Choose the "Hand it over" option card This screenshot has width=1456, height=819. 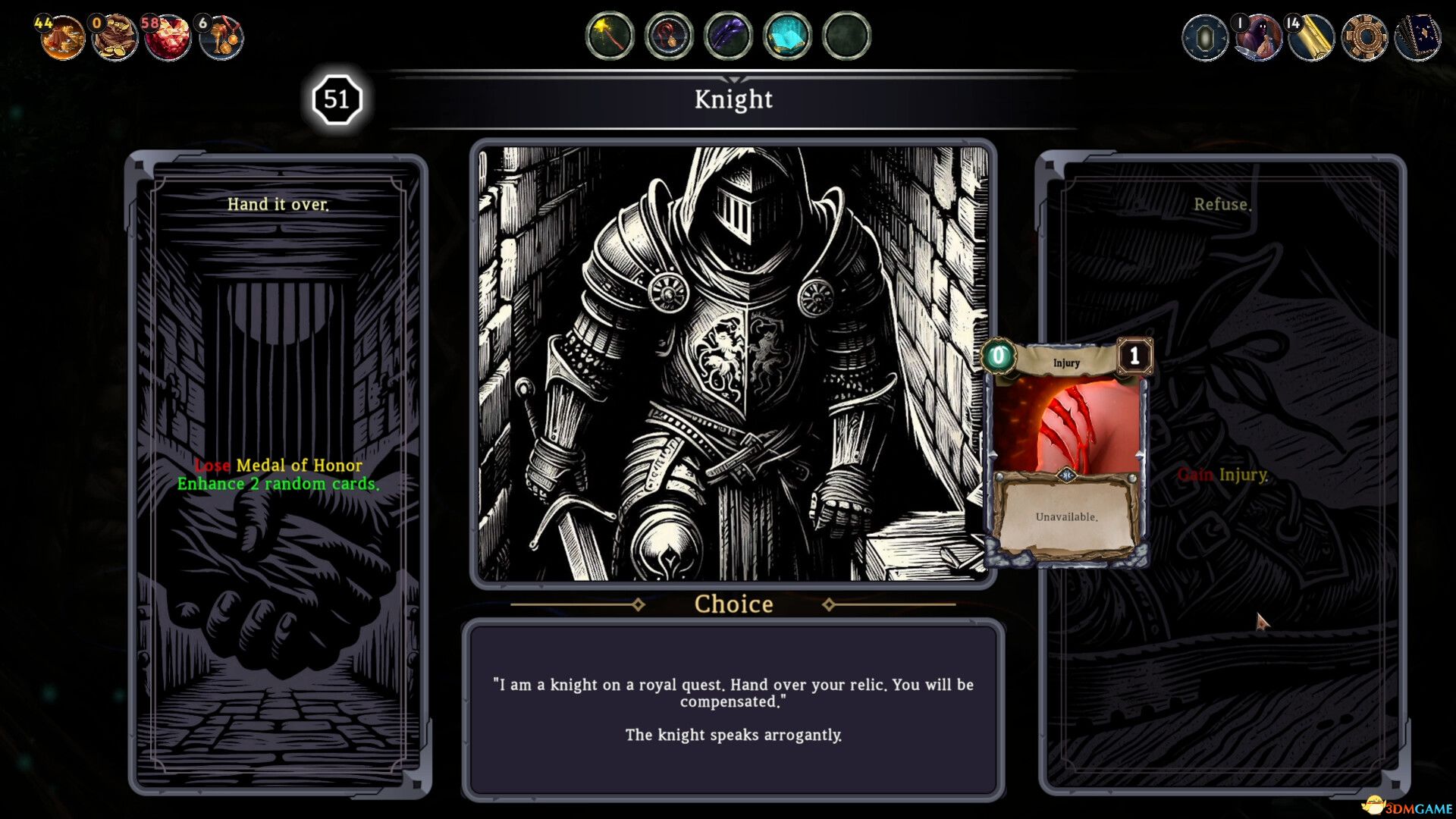point(278,474)
